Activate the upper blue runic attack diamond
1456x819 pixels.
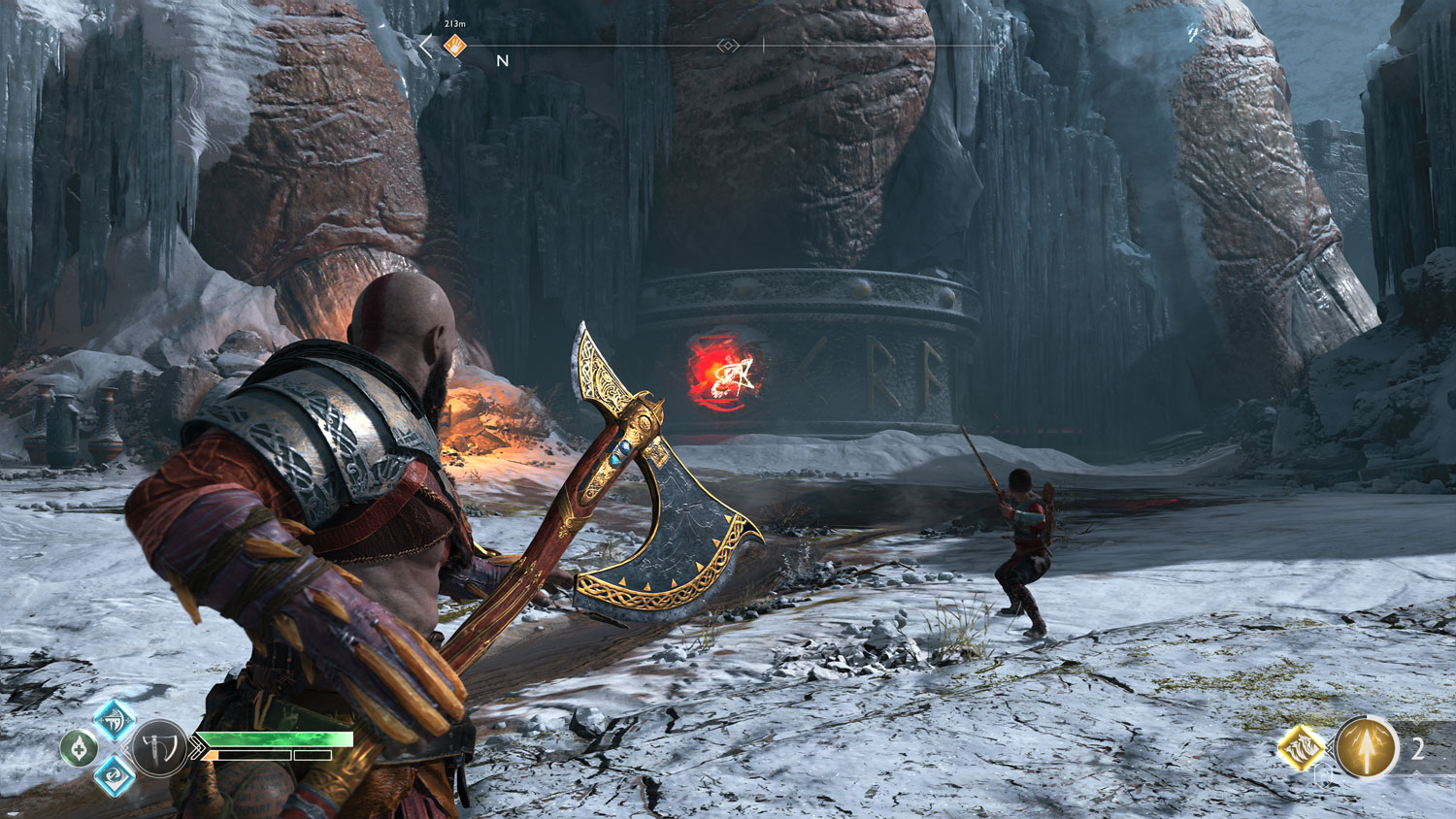click(114, 721)
